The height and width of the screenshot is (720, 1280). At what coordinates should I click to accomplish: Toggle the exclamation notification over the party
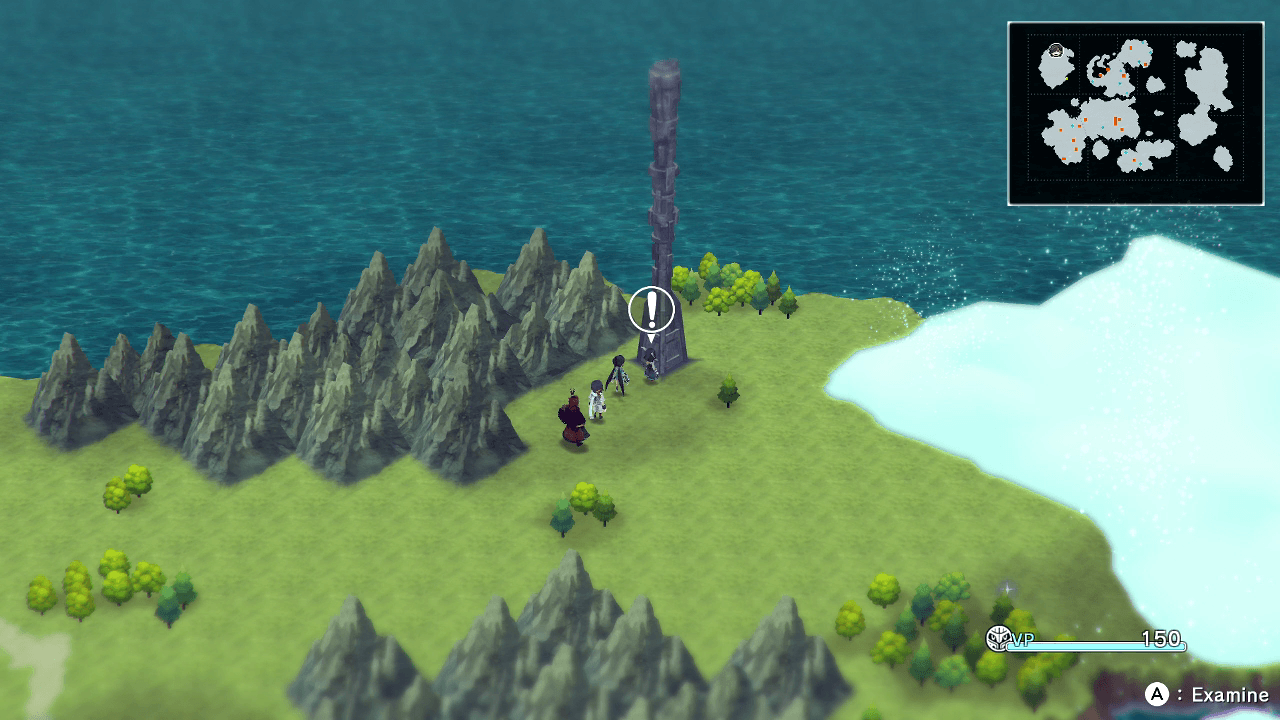(x=652, y=310)
